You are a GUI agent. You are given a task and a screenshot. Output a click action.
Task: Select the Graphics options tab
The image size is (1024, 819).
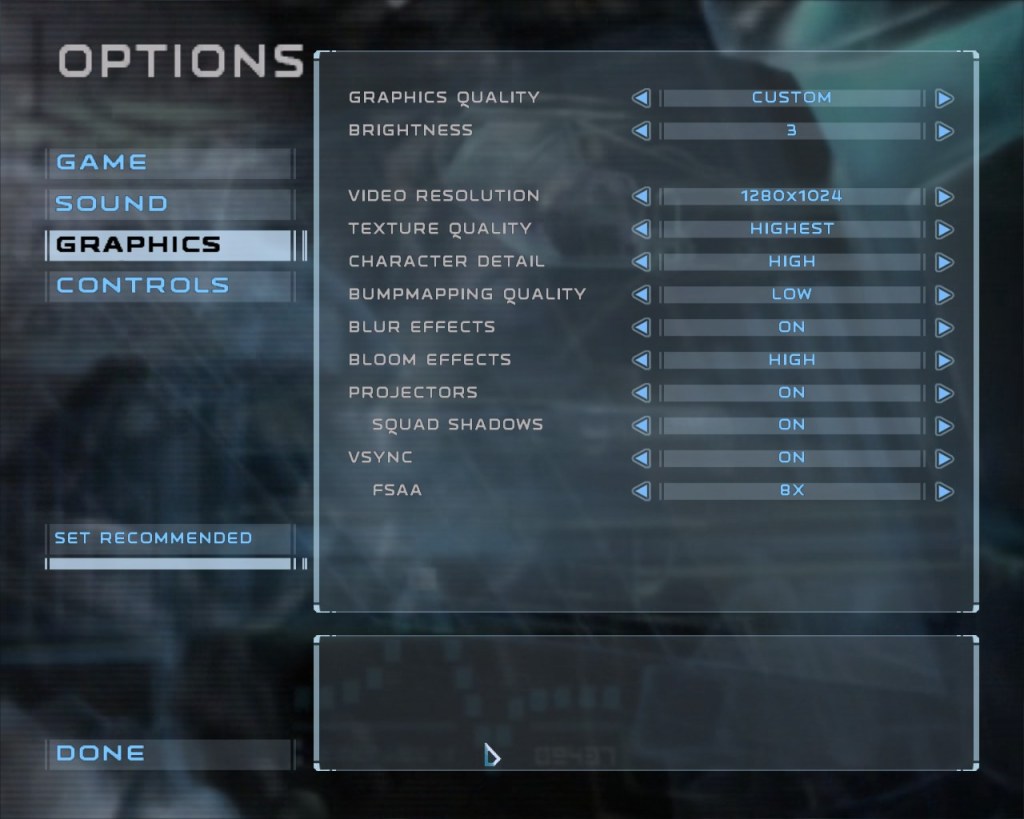tap(138, 245)
